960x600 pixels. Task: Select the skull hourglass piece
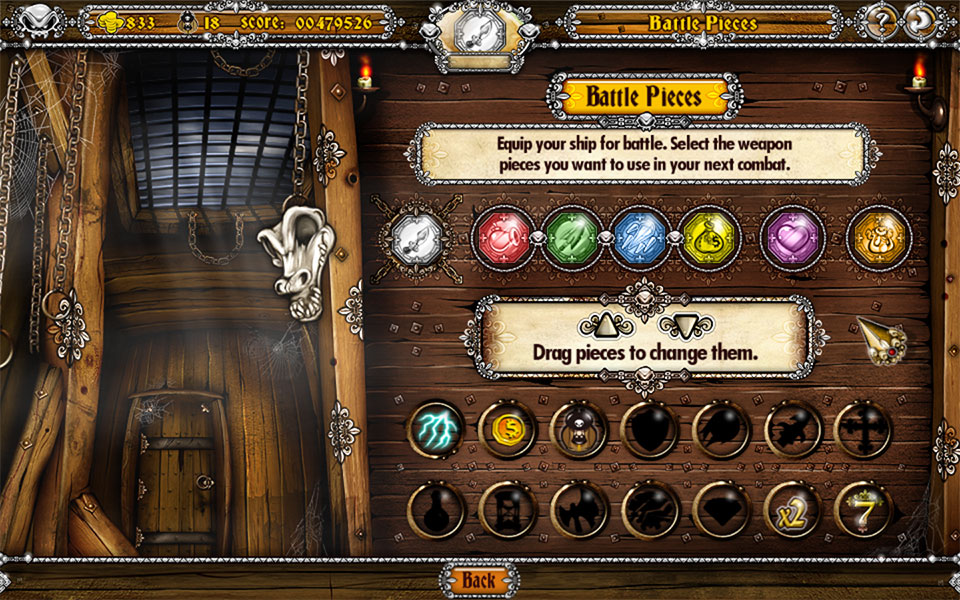pos(579,429)
